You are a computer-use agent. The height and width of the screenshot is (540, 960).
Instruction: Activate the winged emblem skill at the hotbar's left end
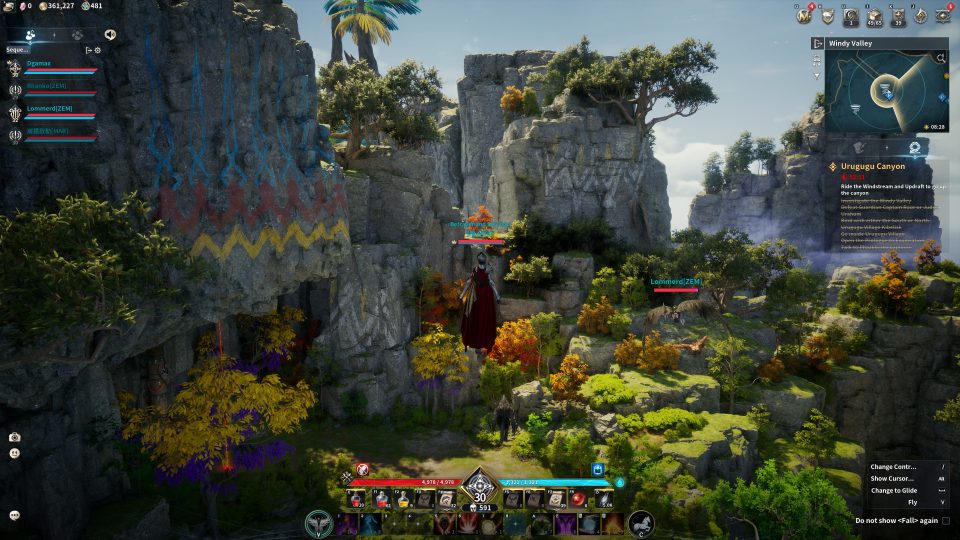coord(319,523)
